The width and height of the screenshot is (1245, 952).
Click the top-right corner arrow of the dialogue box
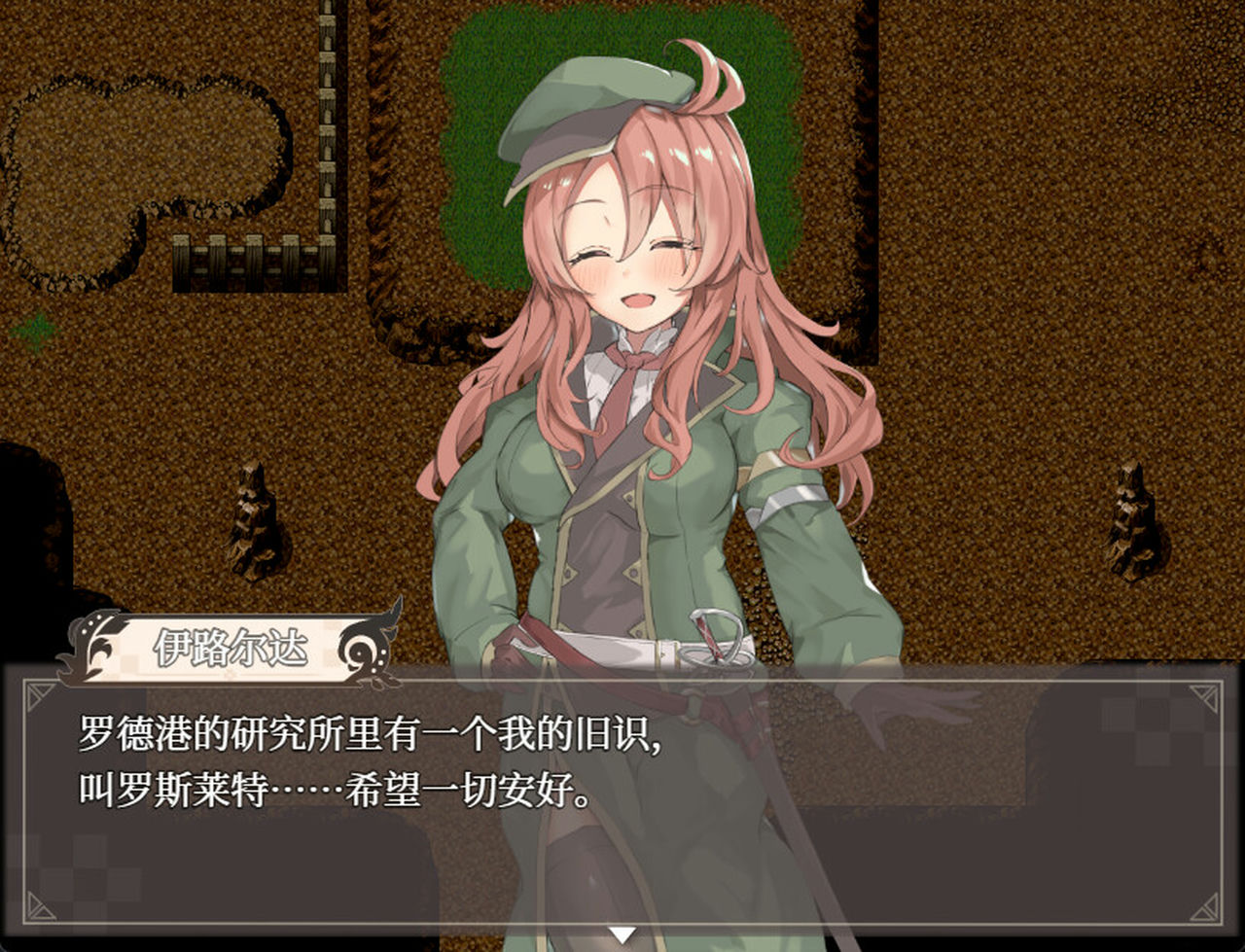tap(1204, 696)
